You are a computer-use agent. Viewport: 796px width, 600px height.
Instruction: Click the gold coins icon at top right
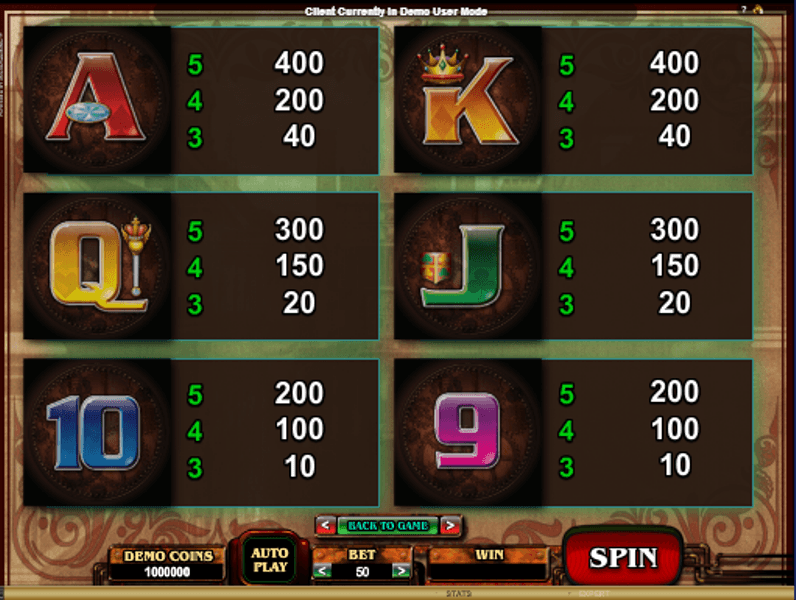[759, 9]
